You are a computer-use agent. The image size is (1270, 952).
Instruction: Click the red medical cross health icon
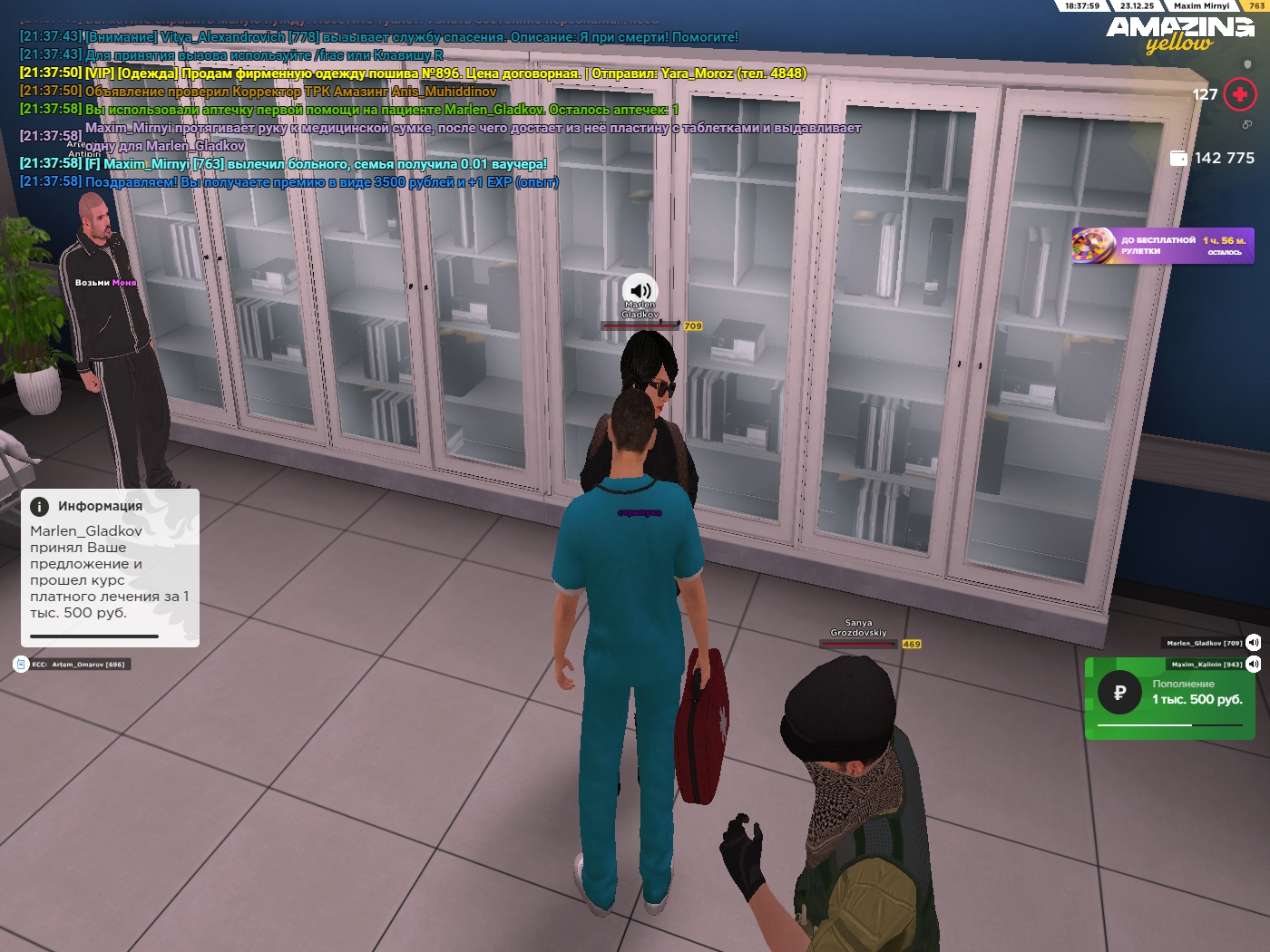coord(1239,94)
